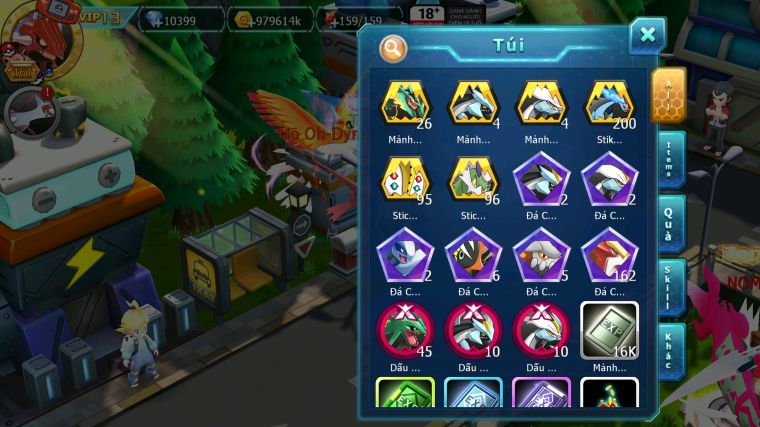Choose the stone item with count 5
760x427 pixels.
[x=541, y=255]
